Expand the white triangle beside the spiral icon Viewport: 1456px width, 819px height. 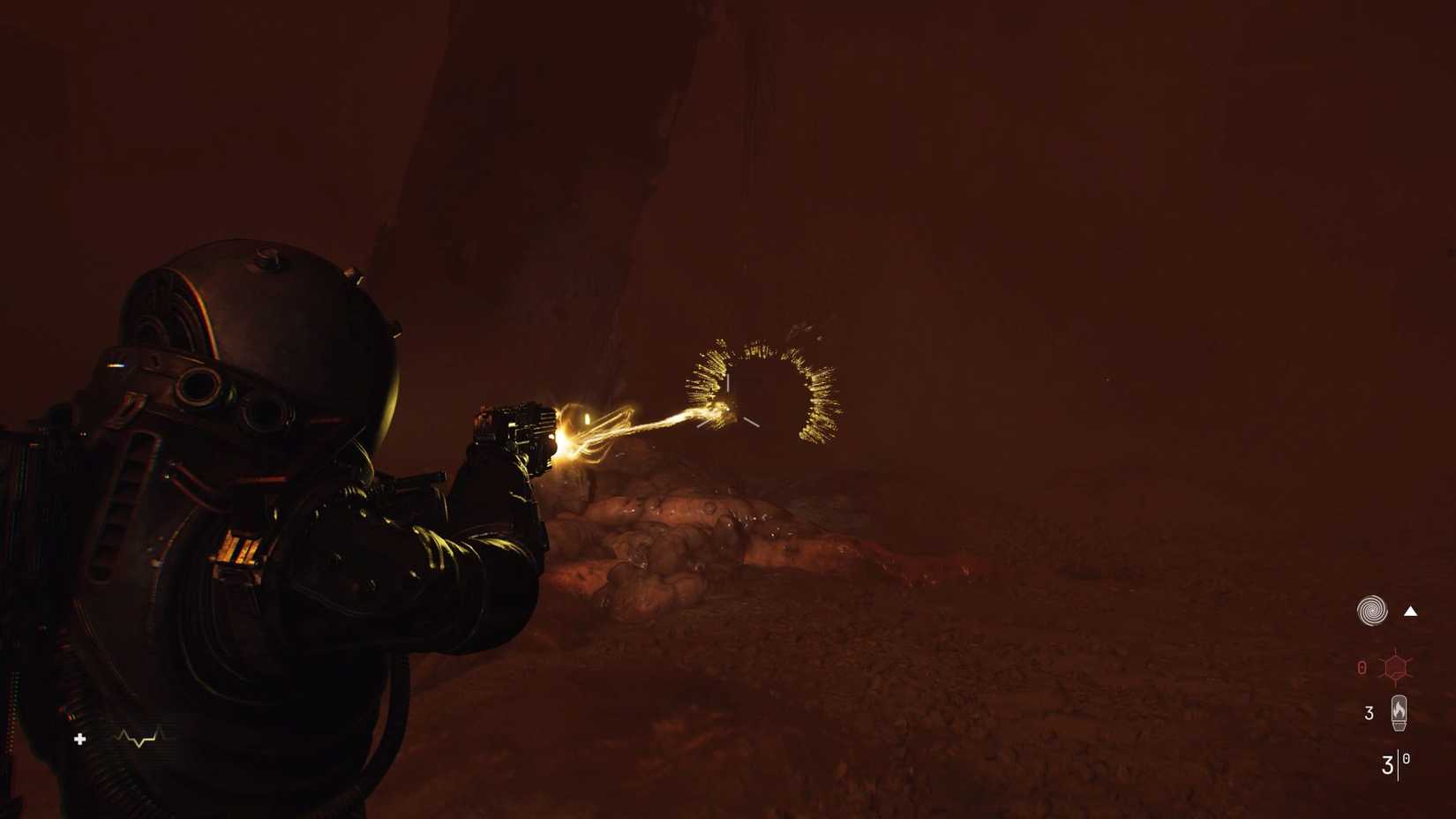(1409, 611)
